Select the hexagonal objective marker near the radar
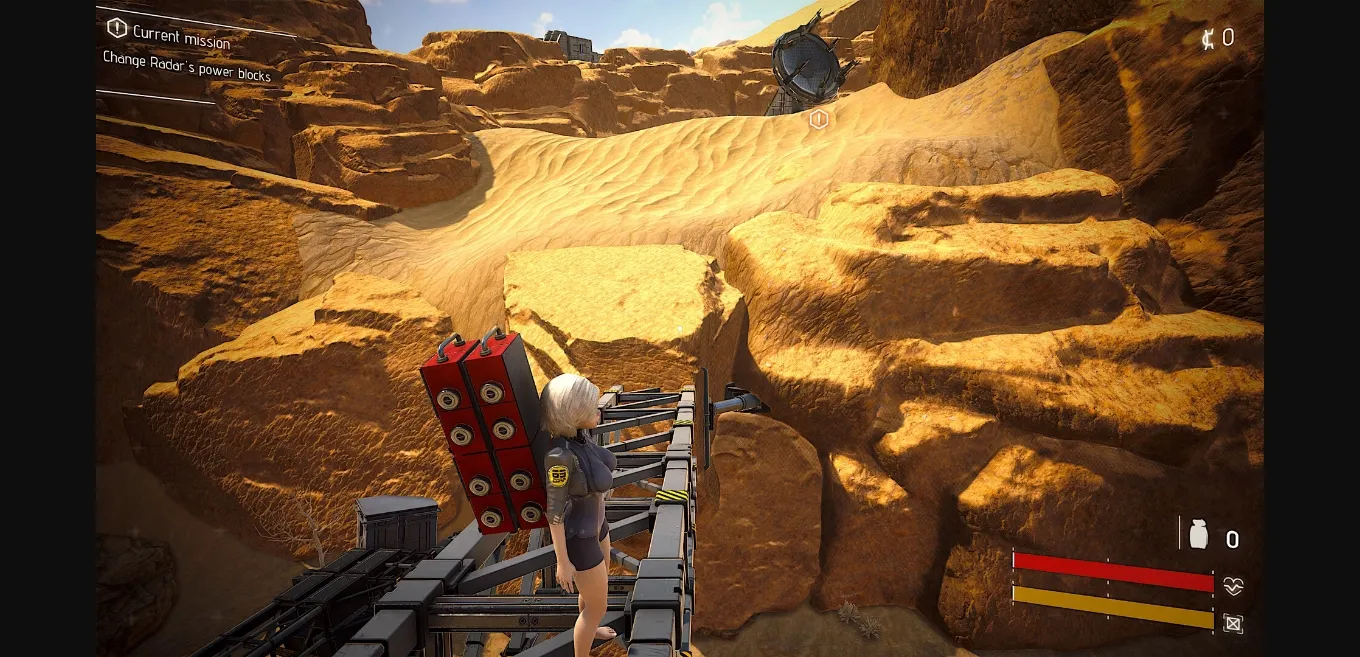Image resolution: width=1360 pixels, height=657 pixels. (819, 120)
